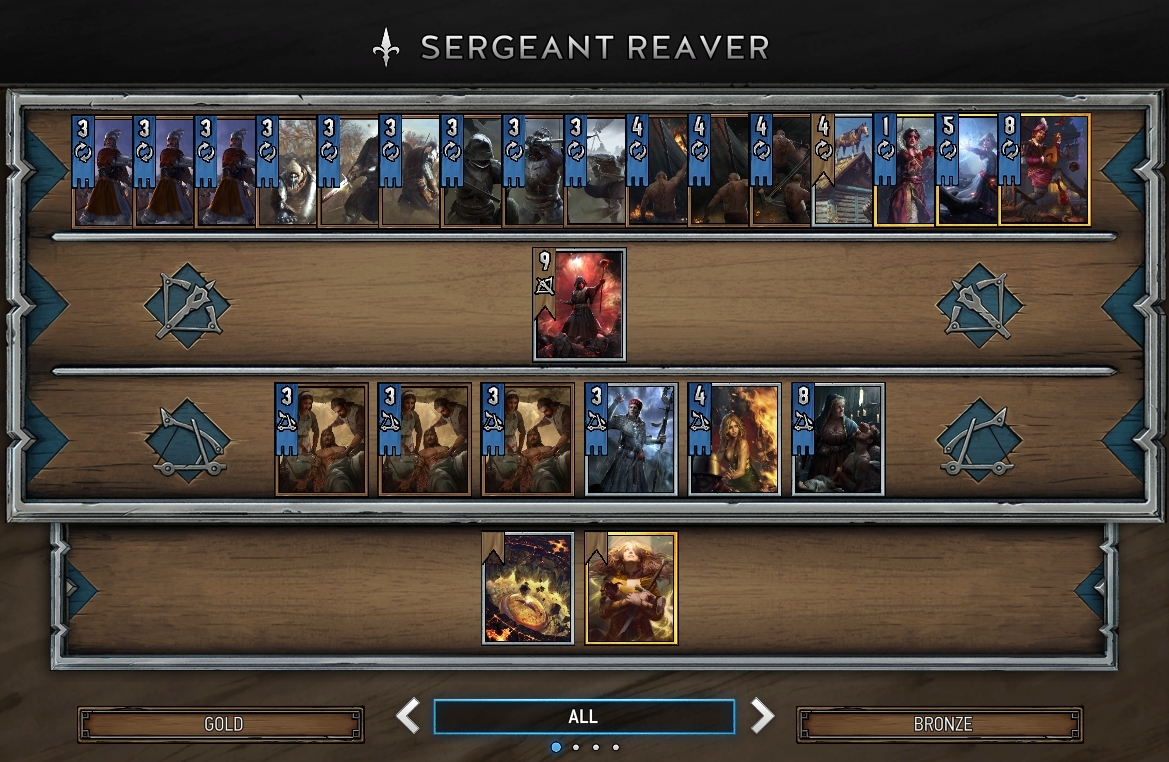Switch to the BRONZE filter
The image size is (1169, 762).
pos(940,724)
